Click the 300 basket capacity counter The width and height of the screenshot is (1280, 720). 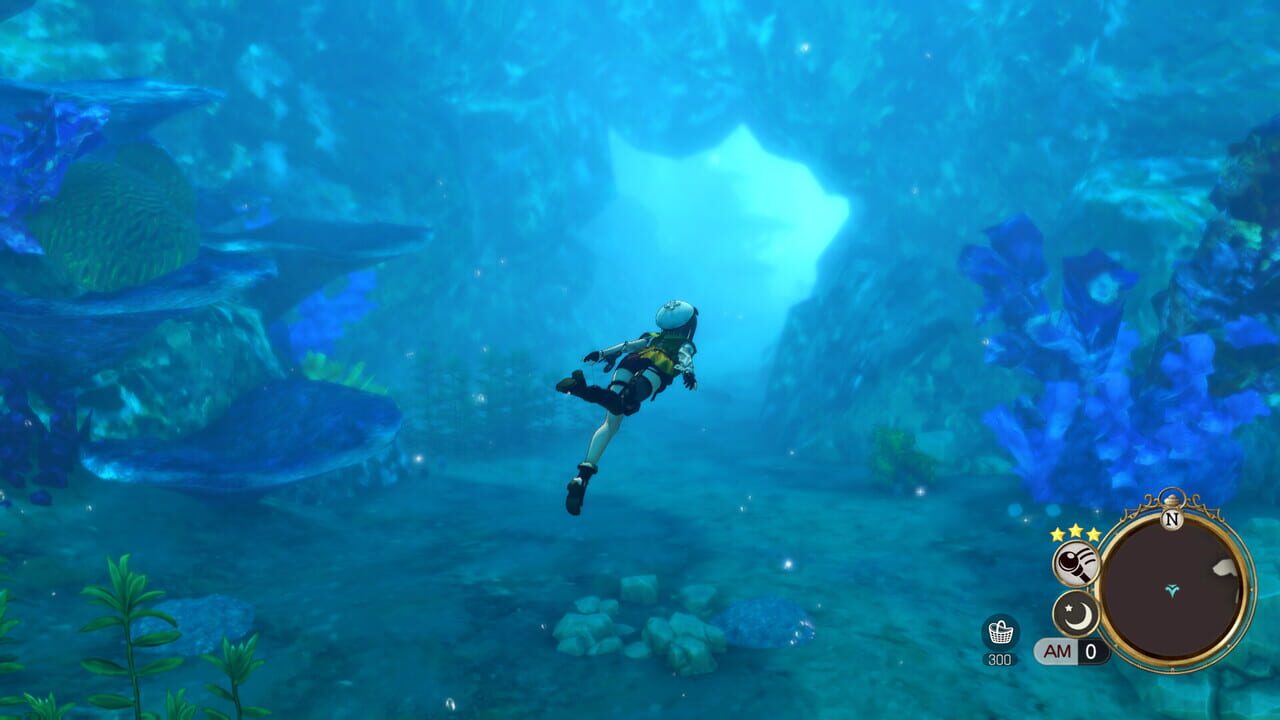tap(999, 658)
